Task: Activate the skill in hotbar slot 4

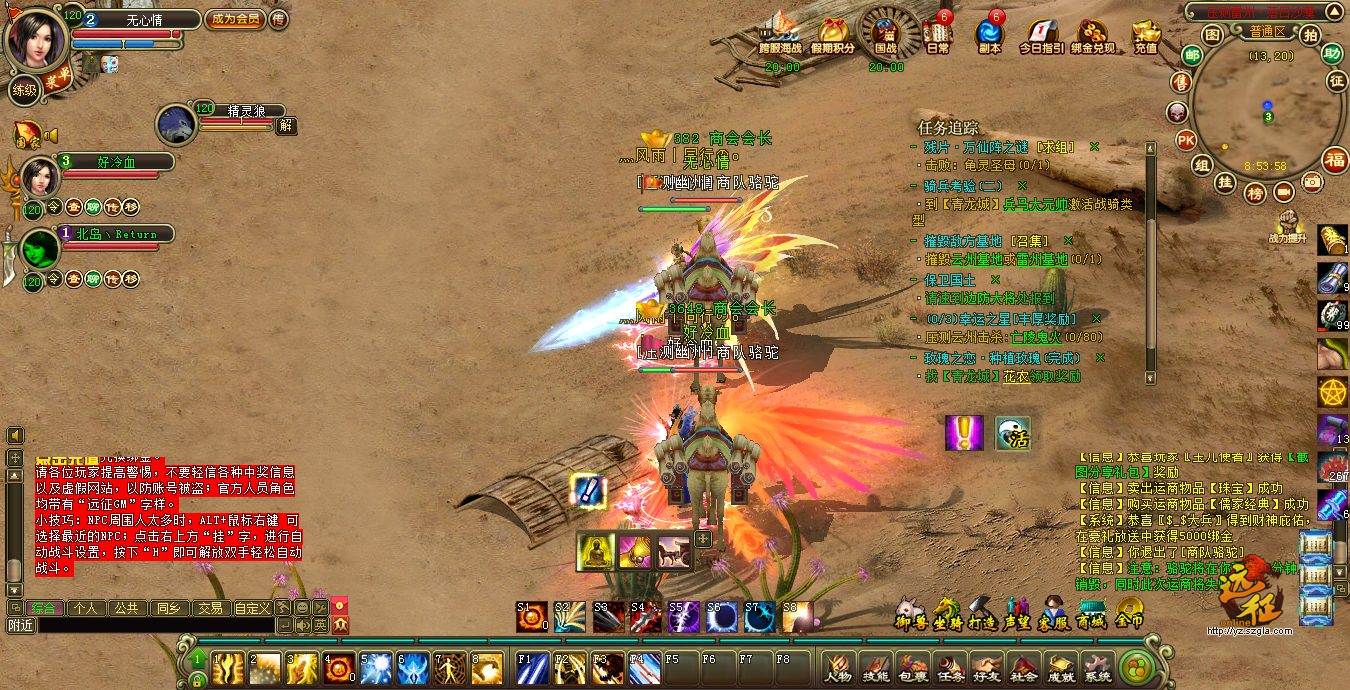Action: click(x=340, y=667)
